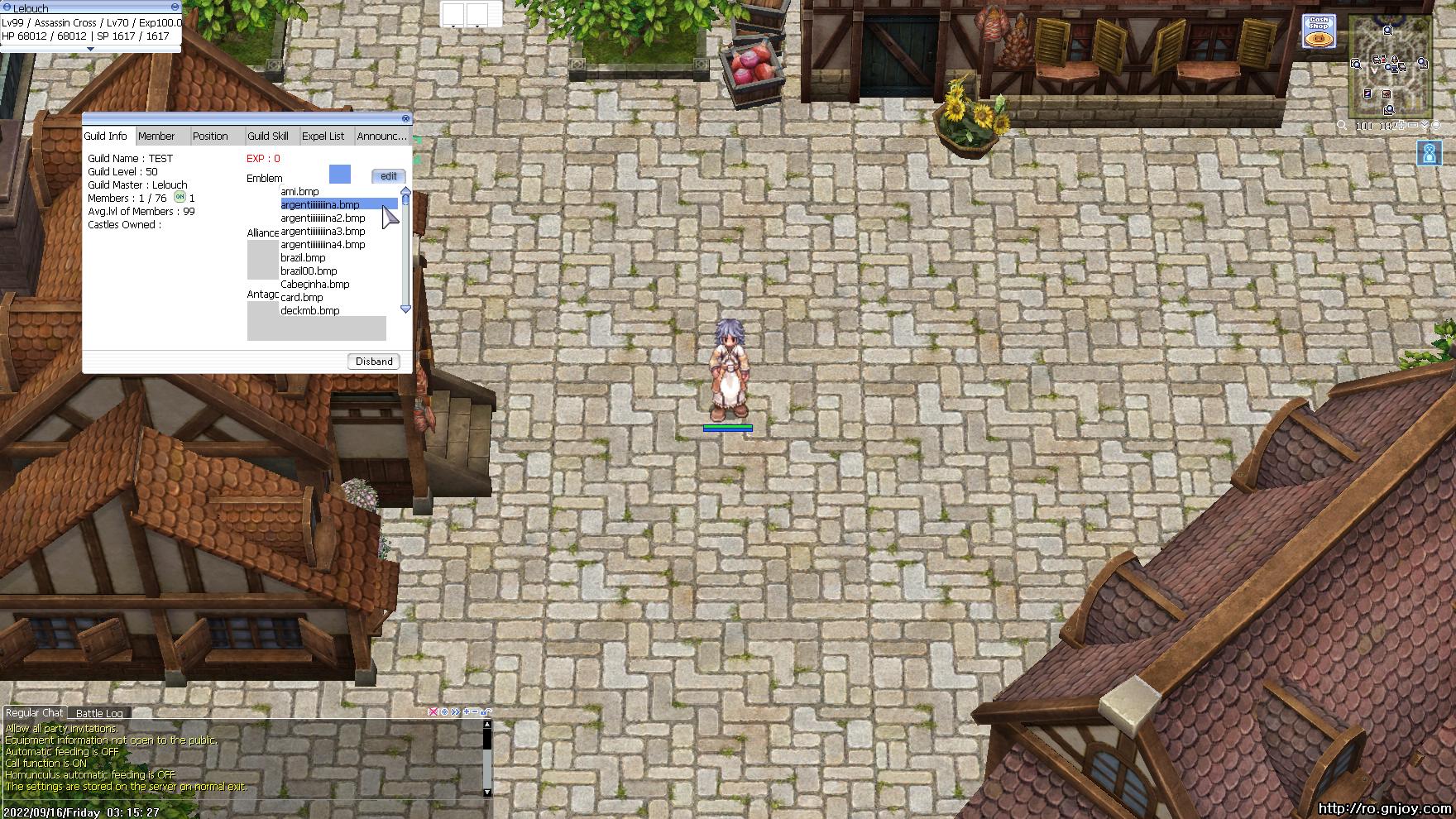
Task: Open the Expel List tab
Action: pyautogui.click(x=323, y=136)
